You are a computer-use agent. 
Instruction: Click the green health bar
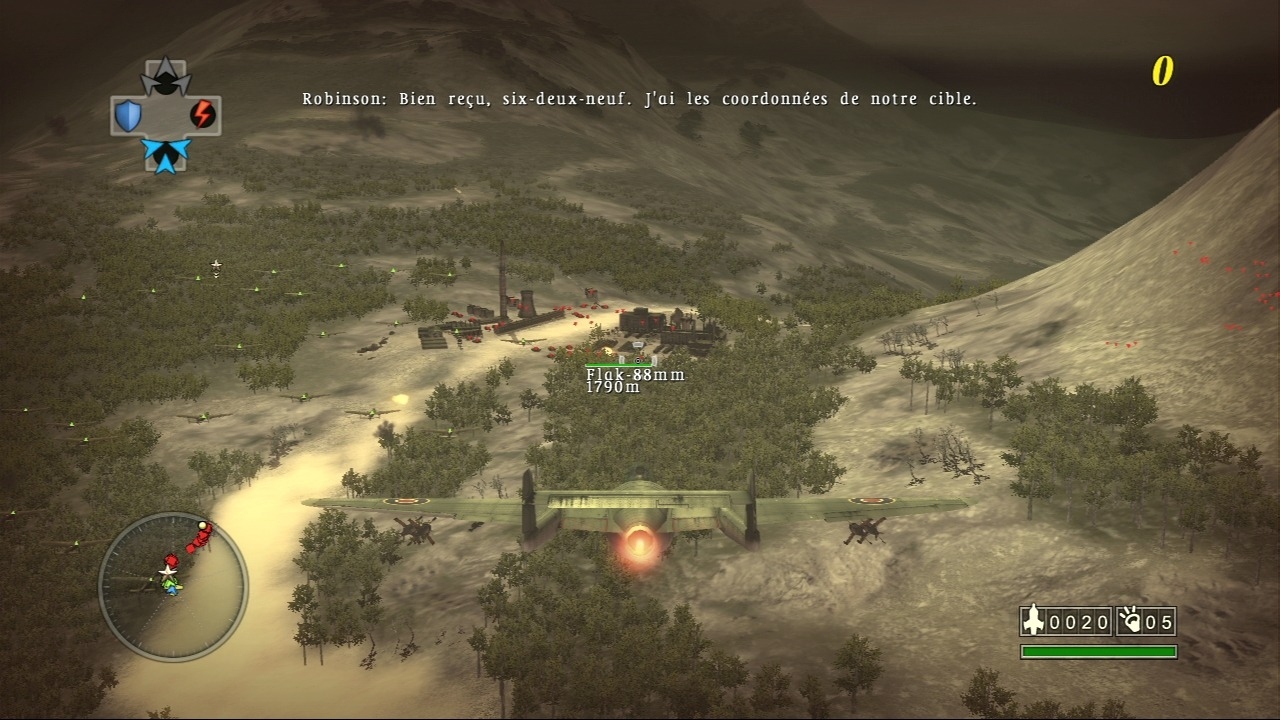point(1097,651)
